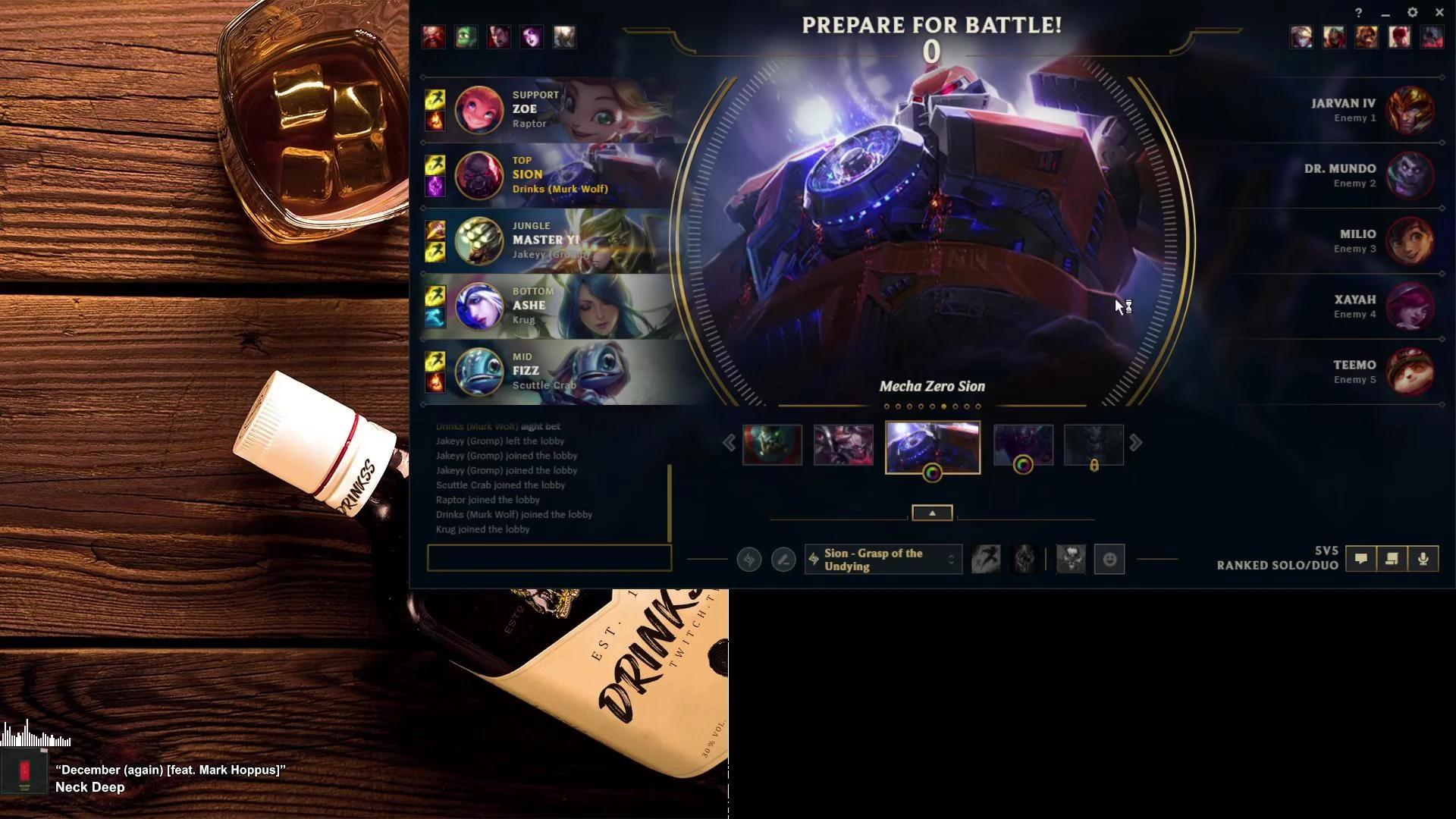Select the Mecha Zero Sion skin thumbnail

pos(933,447)
